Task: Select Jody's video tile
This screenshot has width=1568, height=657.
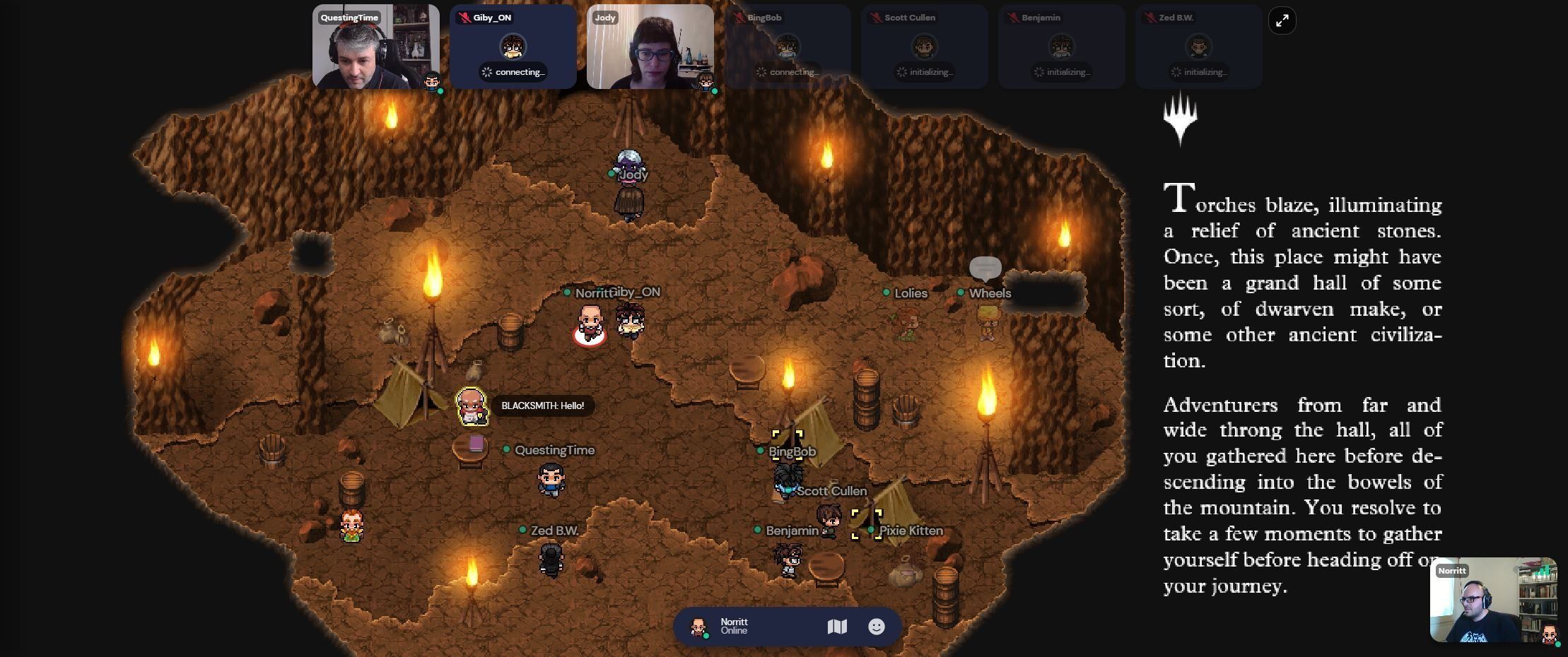Action: click(x=650, y=47)
